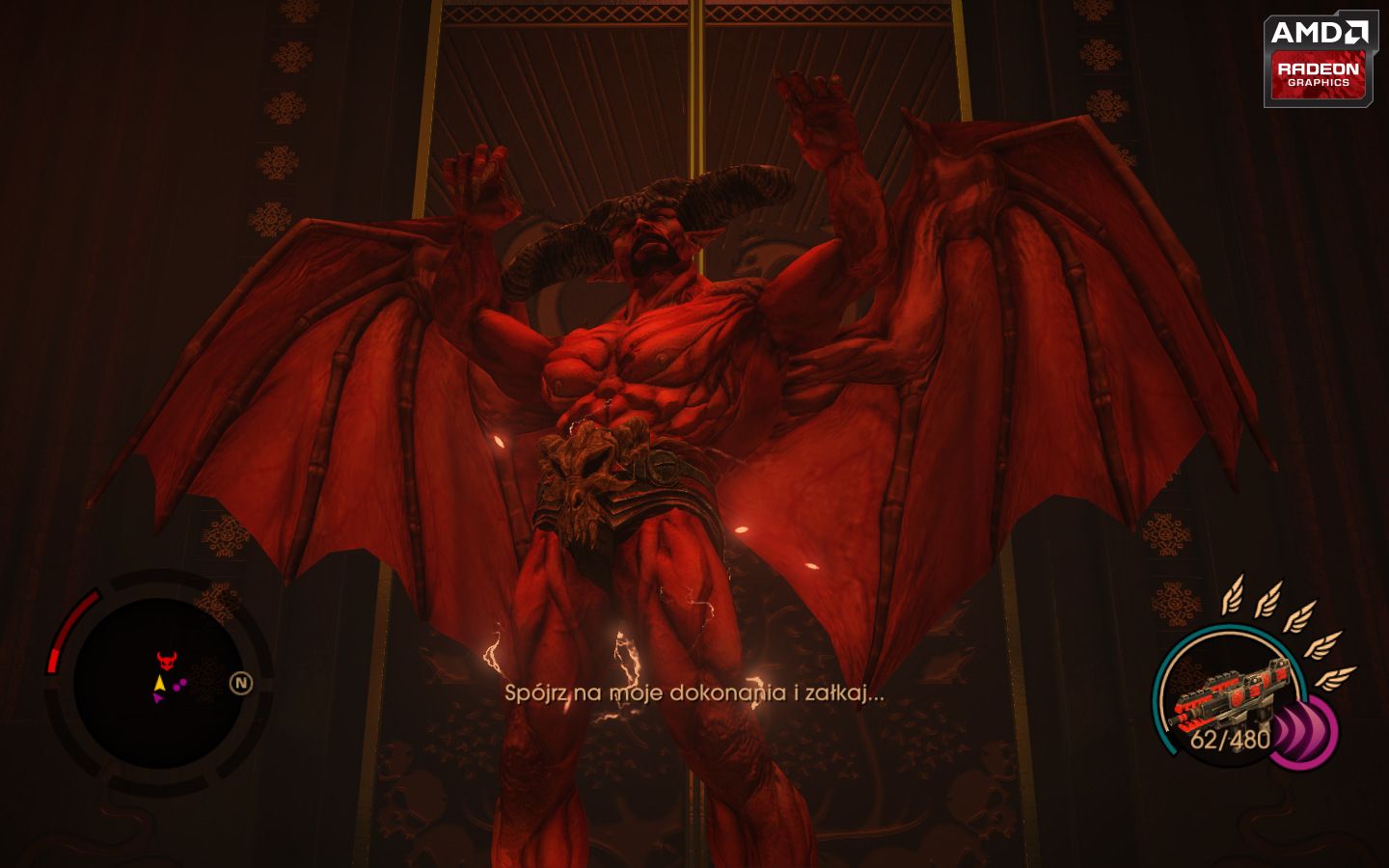
Task: Expand the rune emblem above the weapon HUD
Action: coord(1175,601)
